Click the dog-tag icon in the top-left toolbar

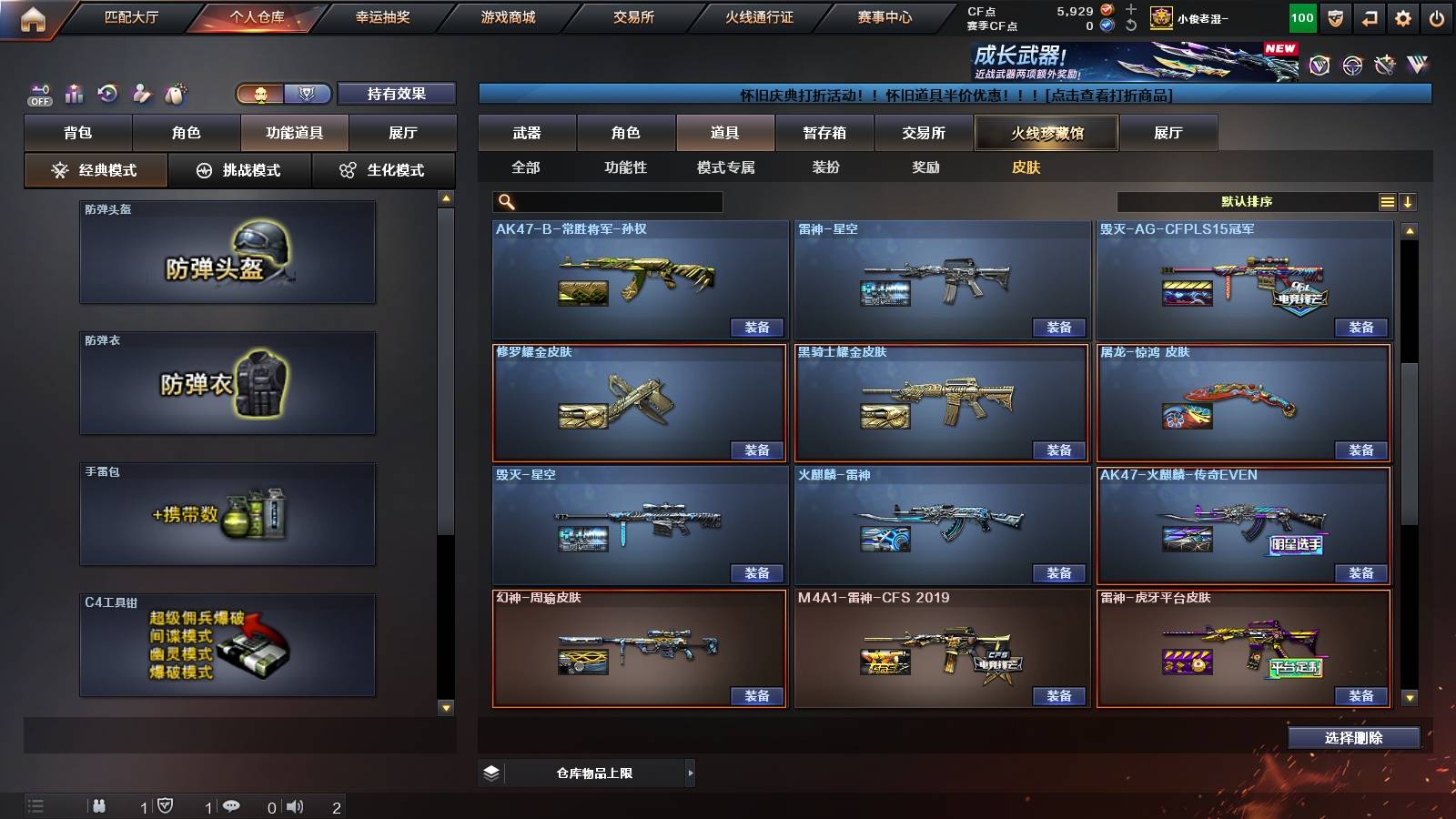point(176,93)
